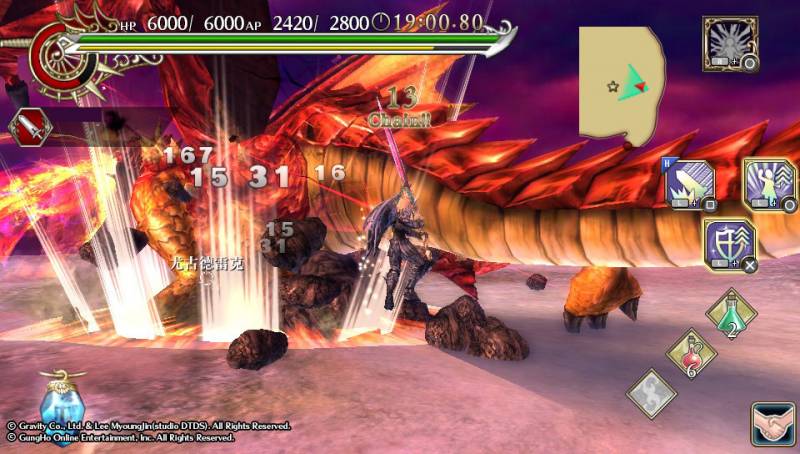Drink the green potion

pyautogui.click(x=731, y=314)
